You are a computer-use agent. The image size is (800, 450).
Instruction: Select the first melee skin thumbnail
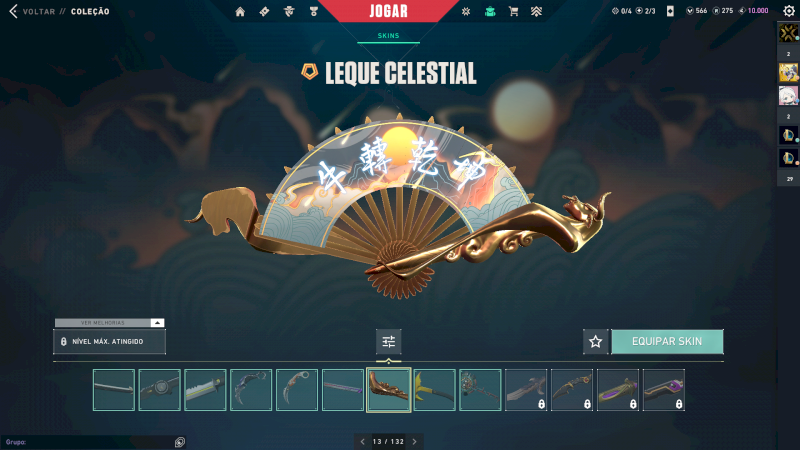114,390
